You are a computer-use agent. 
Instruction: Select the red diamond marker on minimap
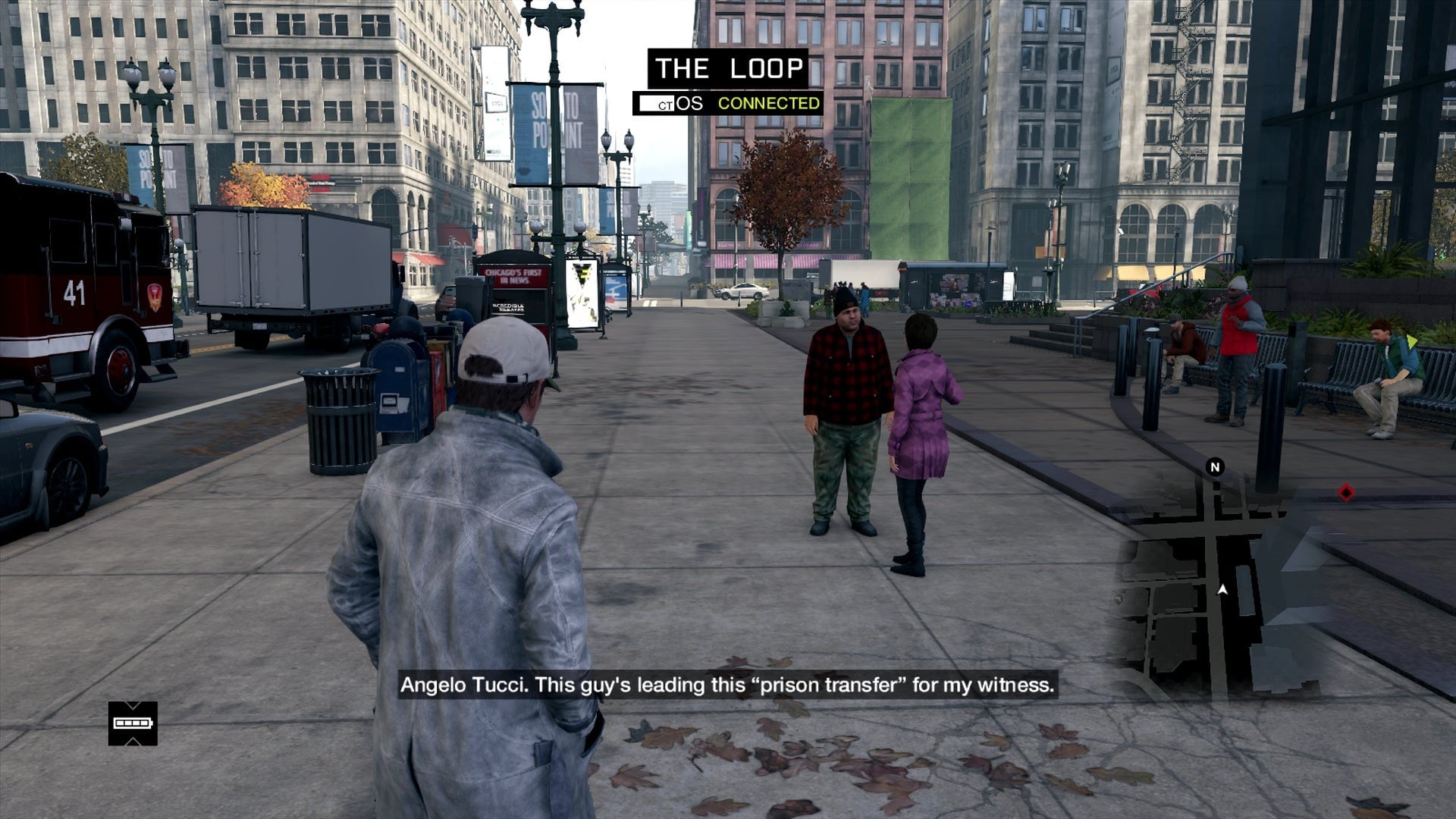[x=1346, y=494]
